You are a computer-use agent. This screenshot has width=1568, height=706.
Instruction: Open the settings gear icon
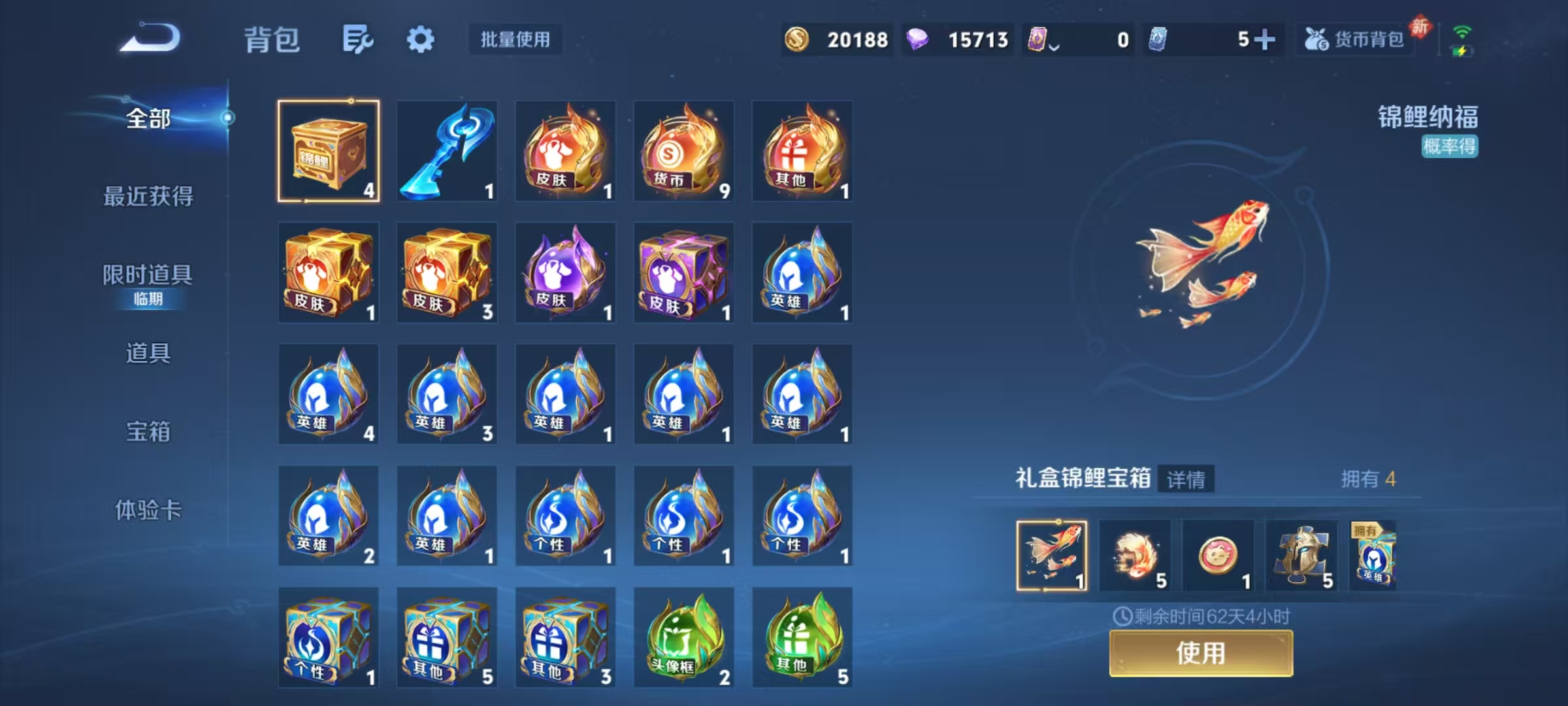click(x=421, y=39)
